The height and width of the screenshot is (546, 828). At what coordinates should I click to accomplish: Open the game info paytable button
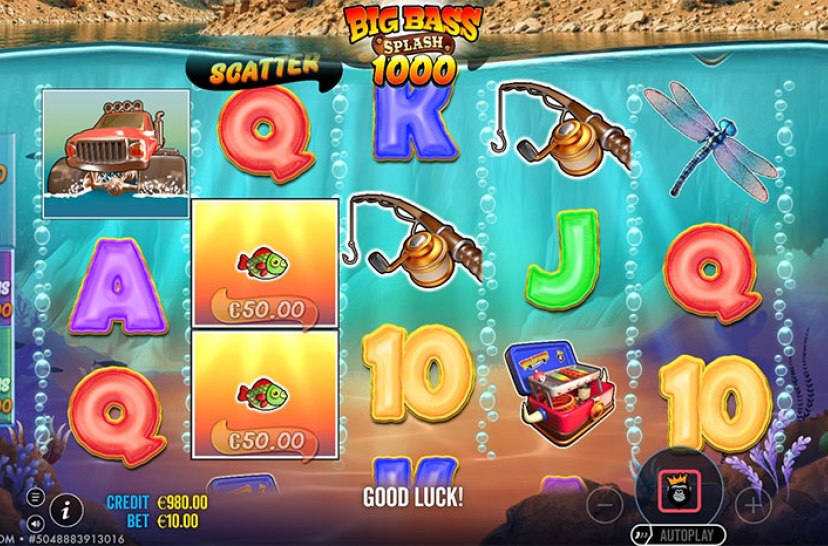66,509
